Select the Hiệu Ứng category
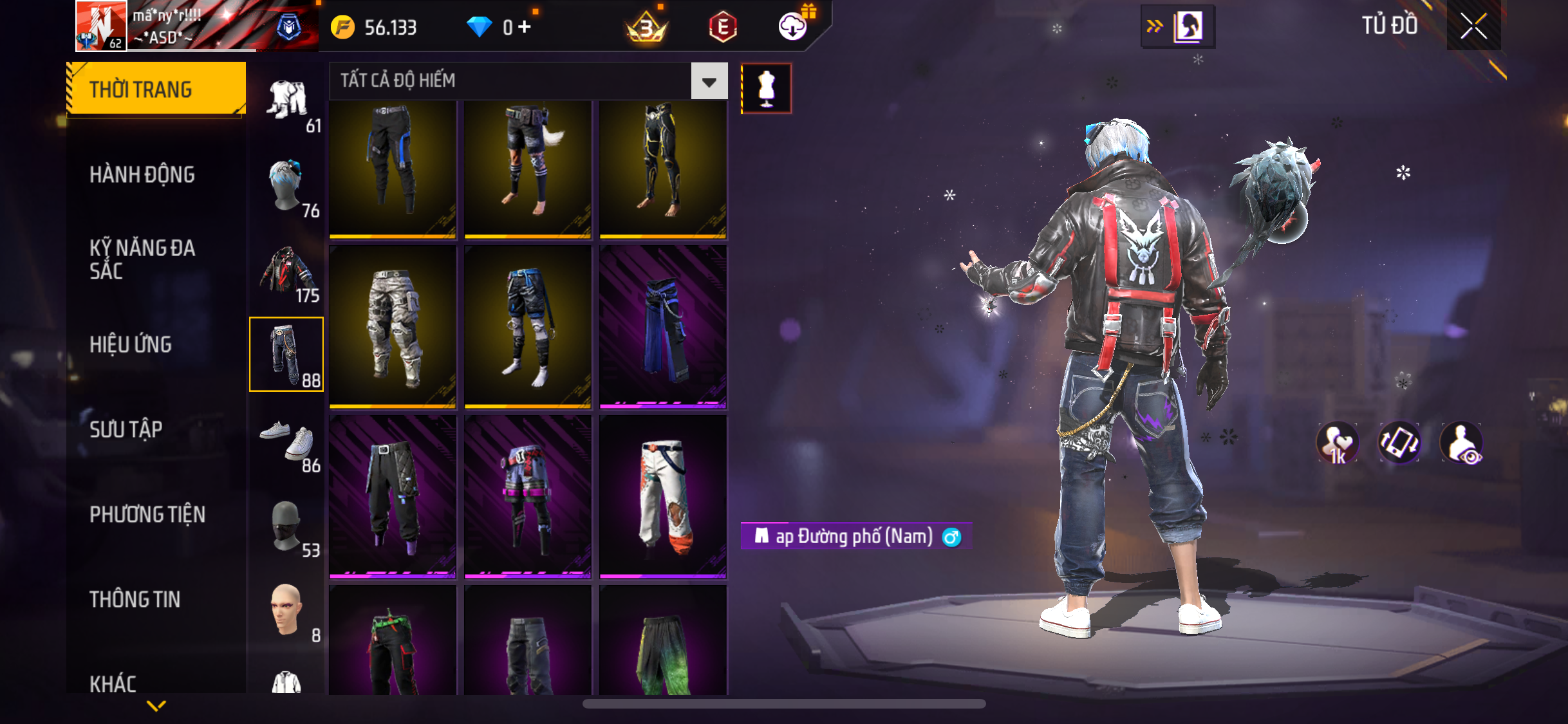This screenshot has width=1568, height=724. (x=131, y=344)
